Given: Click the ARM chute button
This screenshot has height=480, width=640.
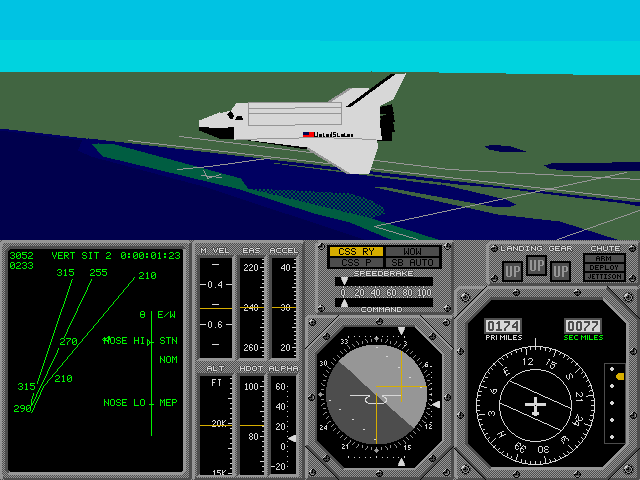Looking at the screenshot, I should [x=604, y=258].
